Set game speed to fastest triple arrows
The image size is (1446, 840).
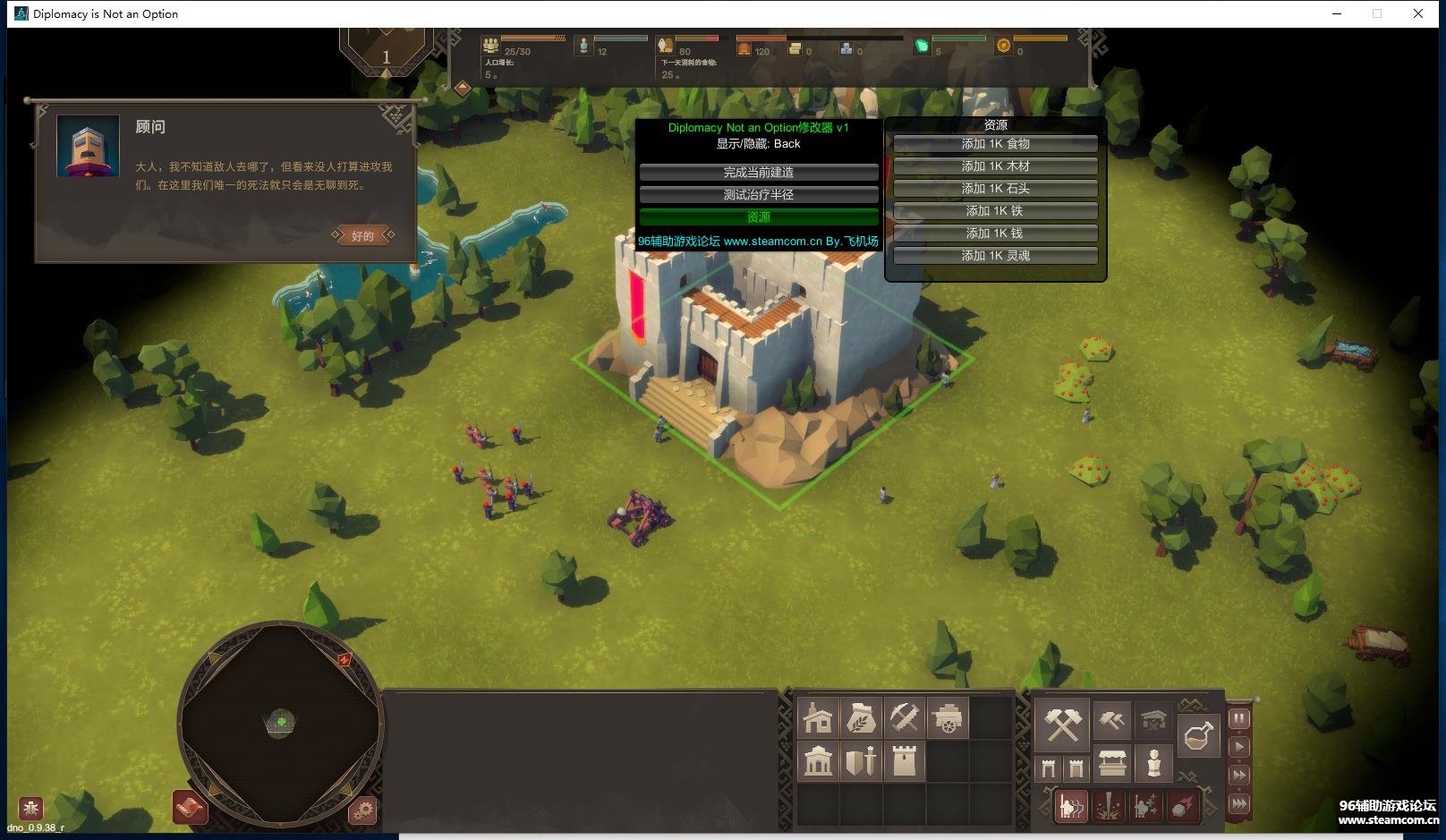tap(1239, 803)
